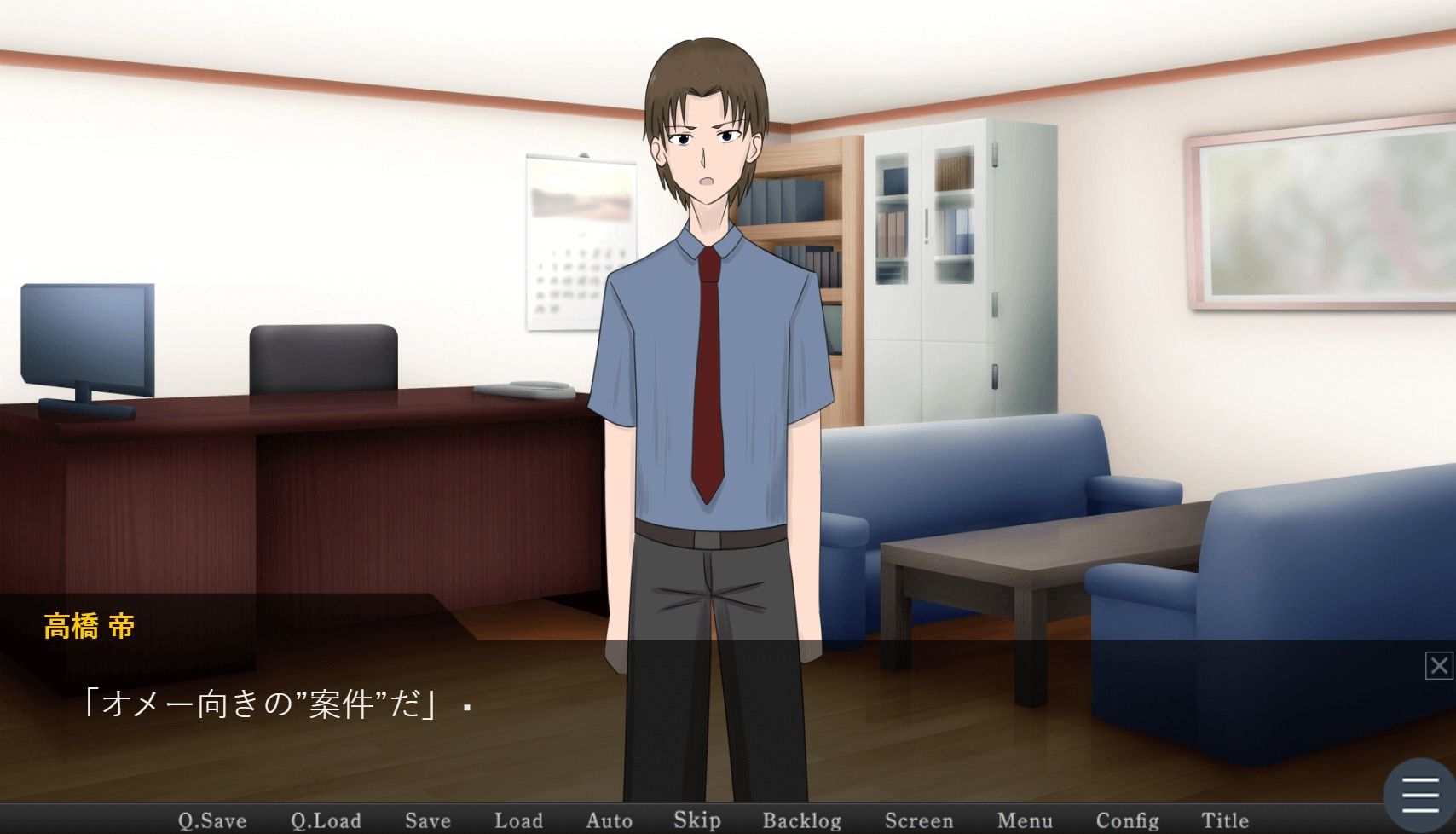Open the Config settings screen
Screen dimensions: 1456x834
click(1127, 820)
